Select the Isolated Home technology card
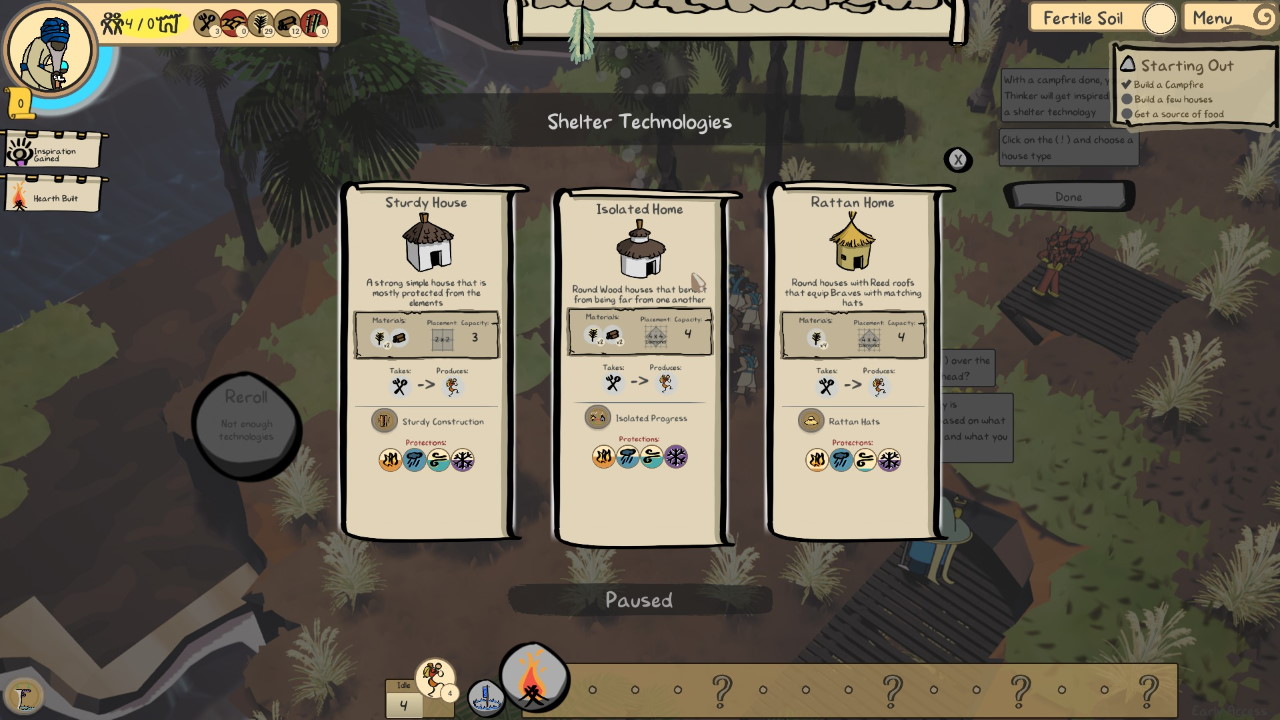The width and height of the screenshot is (1280, 720). [640, 365]
